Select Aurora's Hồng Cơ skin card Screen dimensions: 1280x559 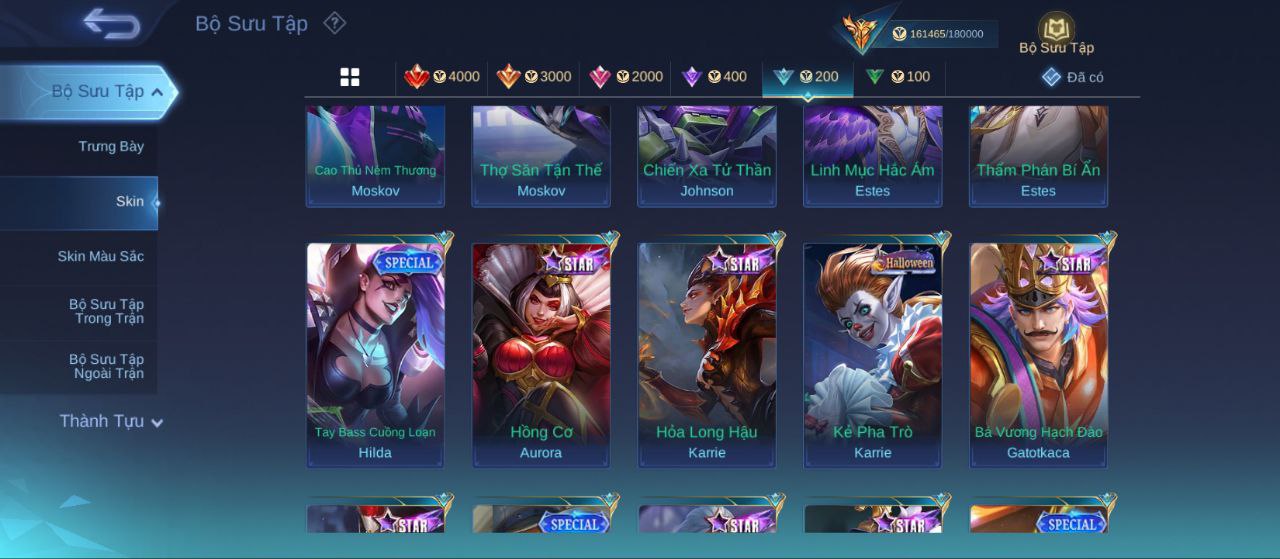pos(541,355)
